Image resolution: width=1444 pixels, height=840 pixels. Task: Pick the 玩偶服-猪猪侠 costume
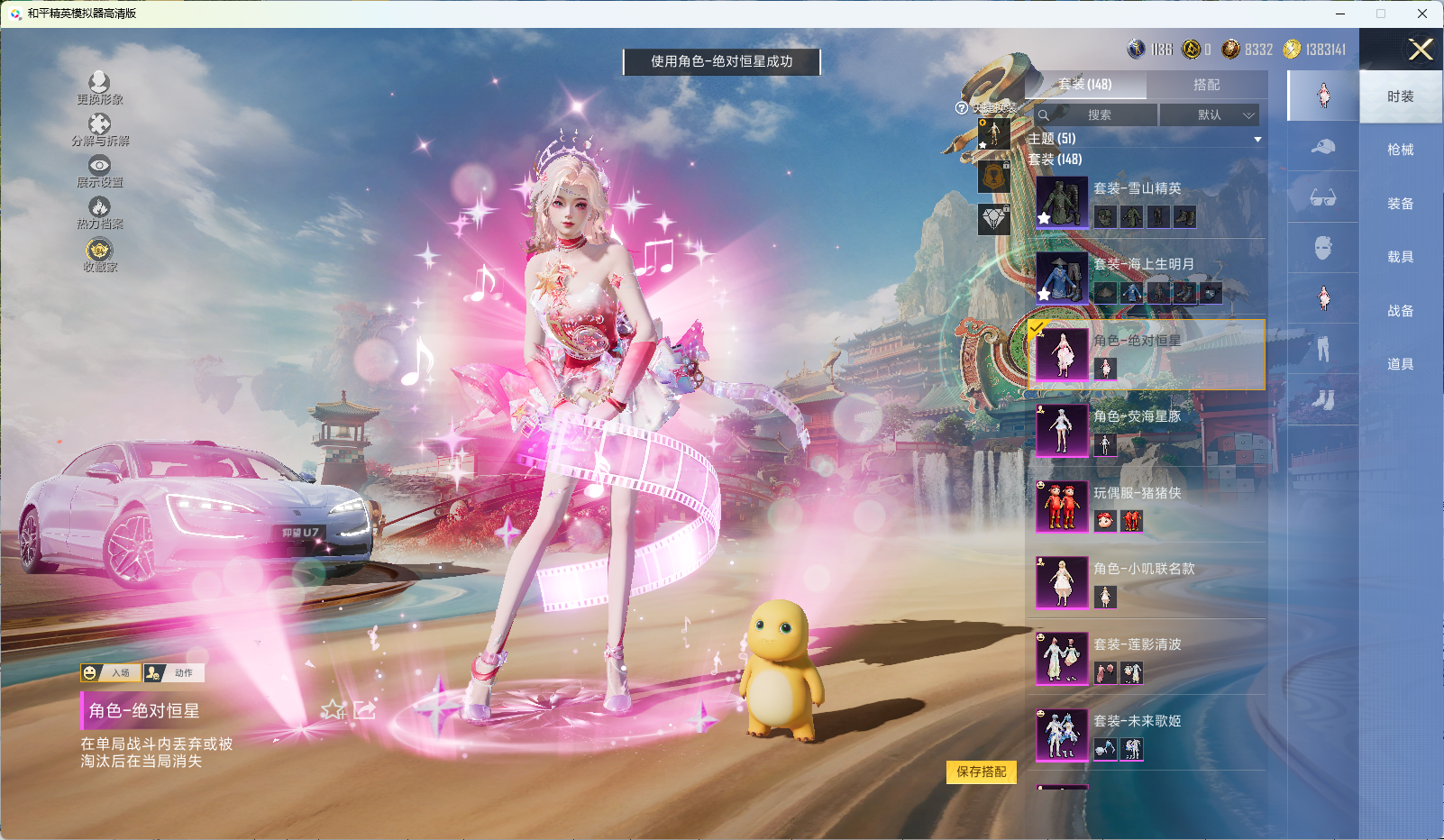click(1146, 506)
